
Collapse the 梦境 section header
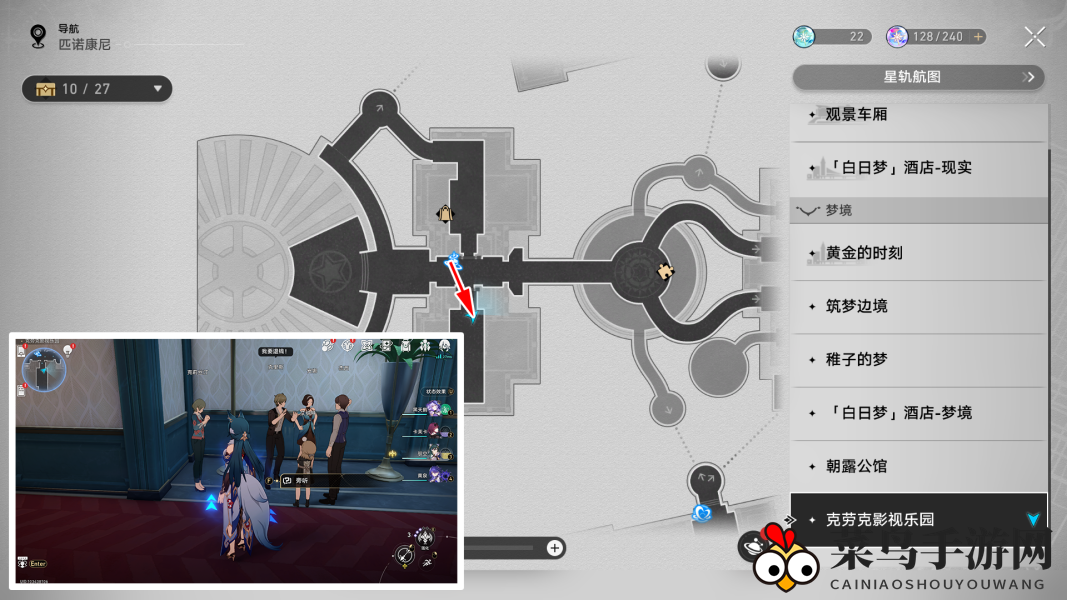[x=918, y=211]
